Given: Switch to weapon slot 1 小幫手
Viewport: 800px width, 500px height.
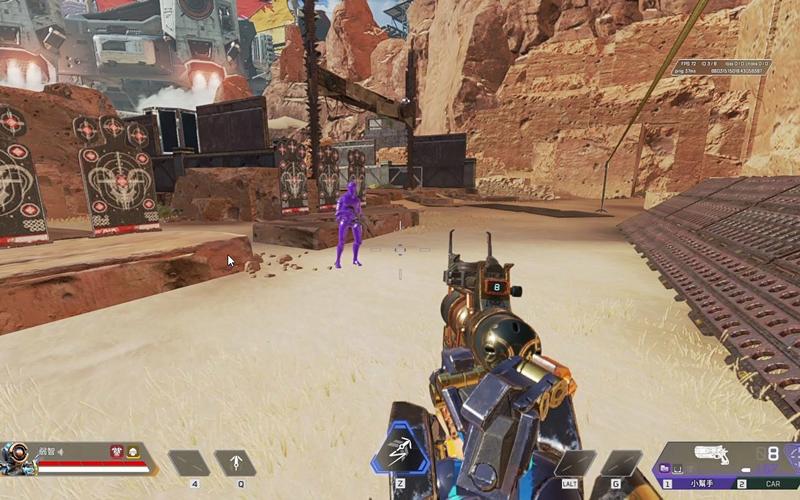Looking at the screenshot, I should (x=700, y=483).
